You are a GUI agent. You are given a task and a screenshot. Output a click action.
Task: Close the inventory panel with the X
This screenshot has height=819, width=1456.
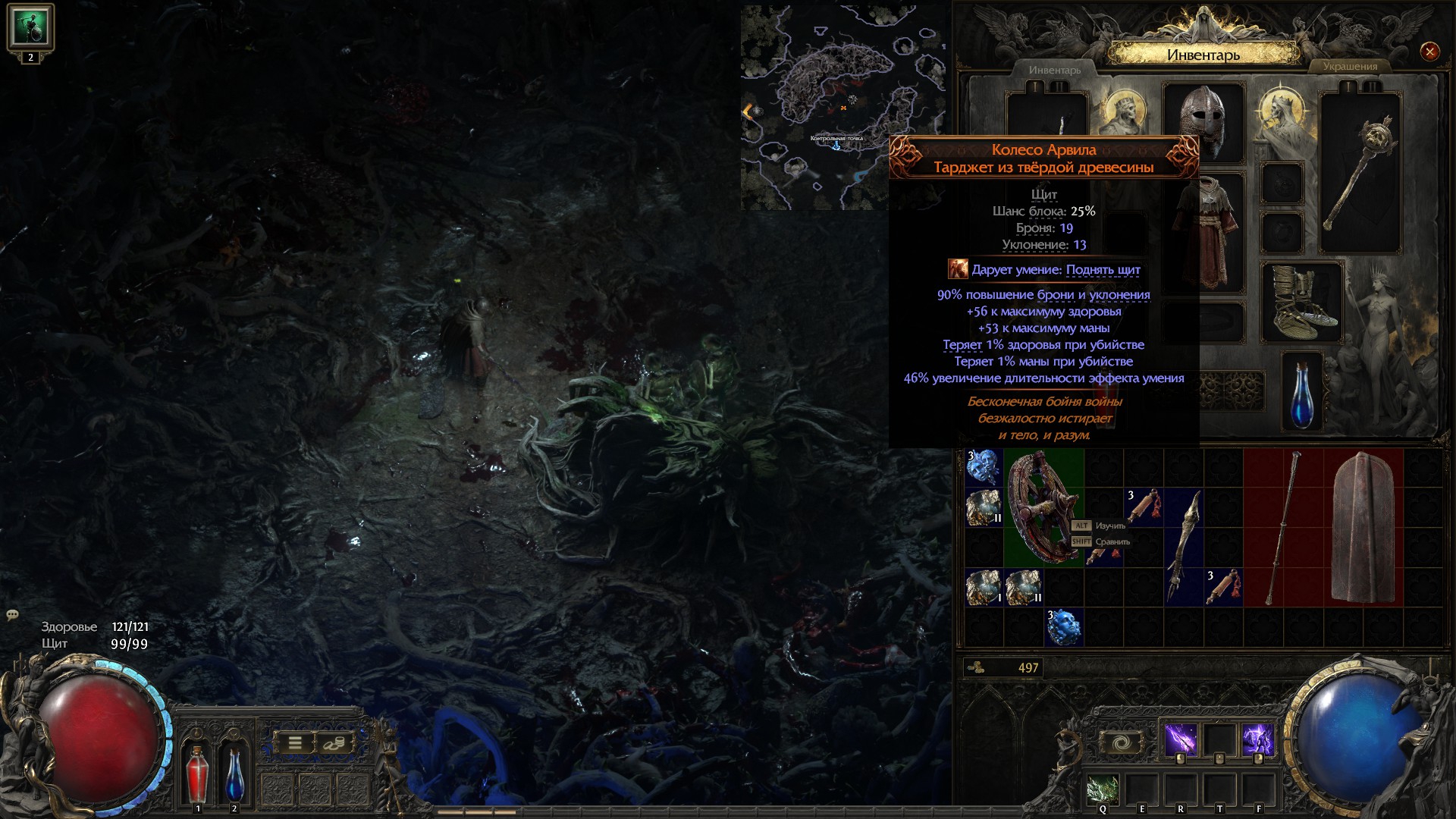click(1429, 52)
